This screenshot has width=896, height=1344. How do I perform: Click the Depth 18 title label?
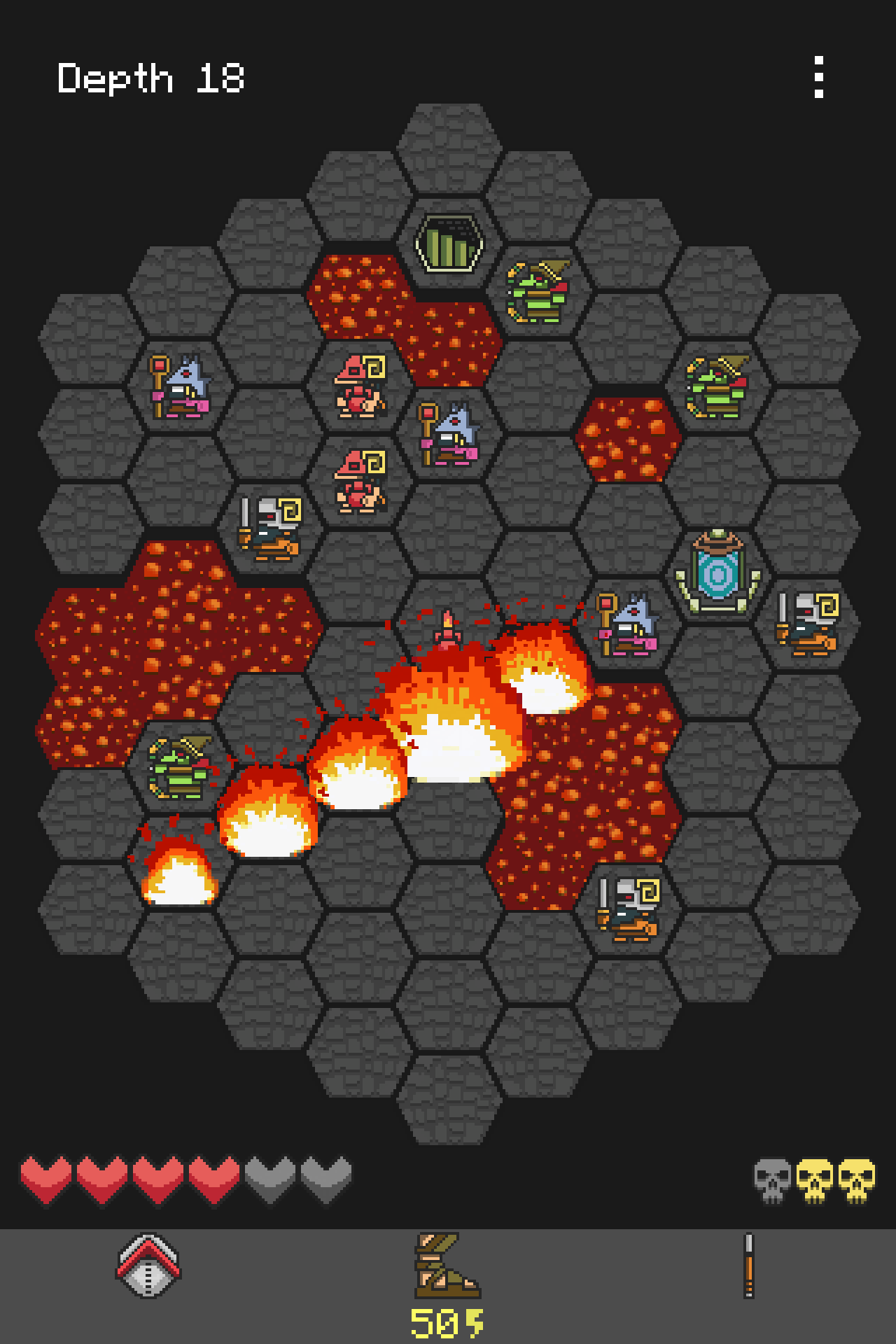click(x=150, y=78)
